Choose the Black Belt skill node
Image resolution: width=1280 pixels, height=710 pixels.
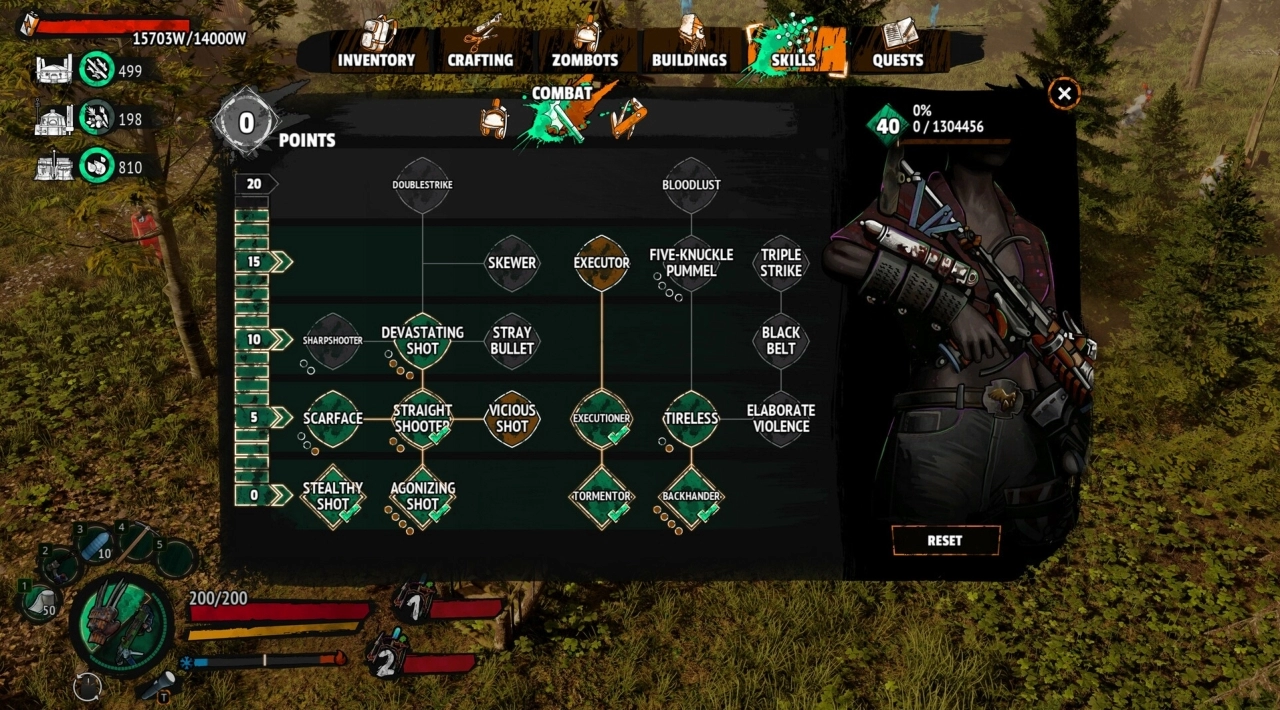(x=781, y=341)
